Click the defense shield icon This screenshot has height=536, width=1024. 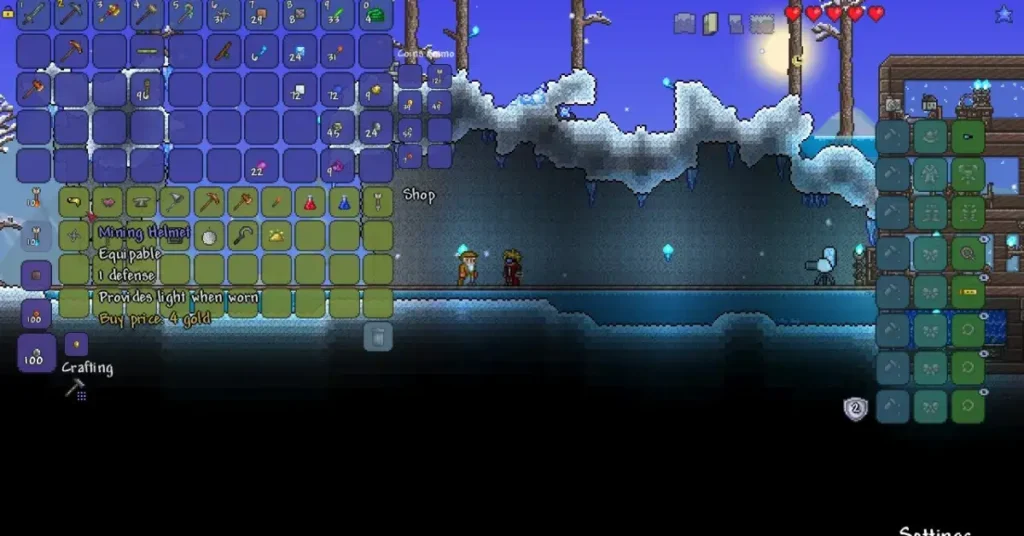(855, 407)
